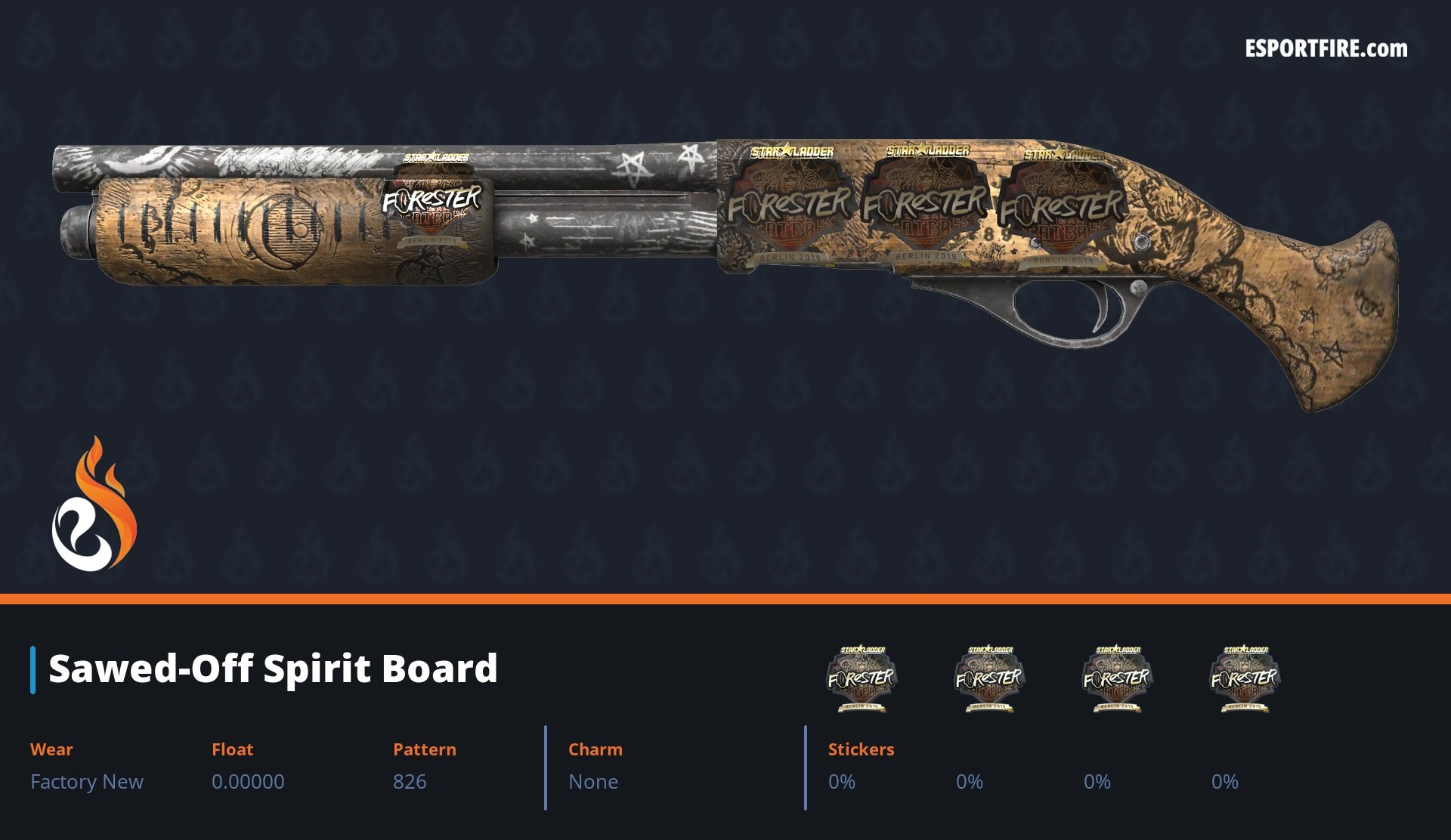The height and width of the screenshot is (840, 1451).
Task: Click the orange flame Esportfire logo
Action: (94, 505)
